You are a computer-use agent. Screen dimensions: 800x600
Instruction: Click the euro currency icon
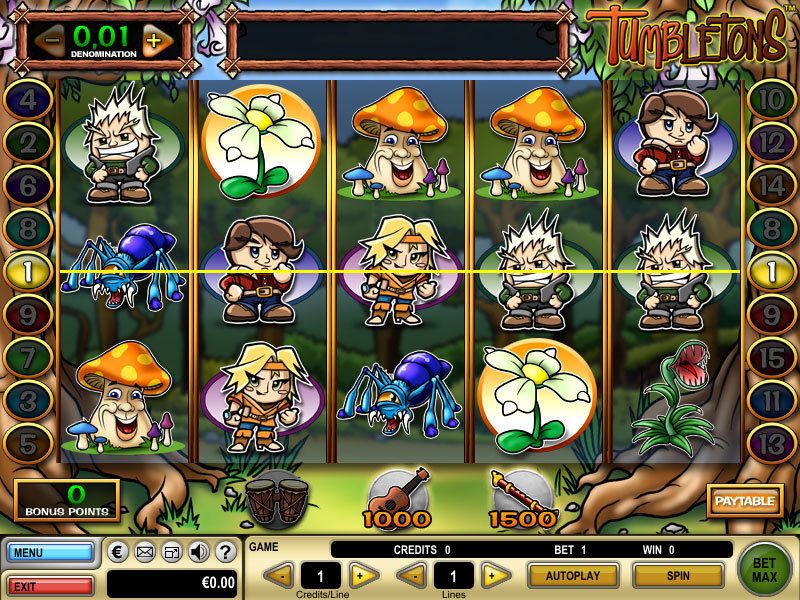pos(118,551)
